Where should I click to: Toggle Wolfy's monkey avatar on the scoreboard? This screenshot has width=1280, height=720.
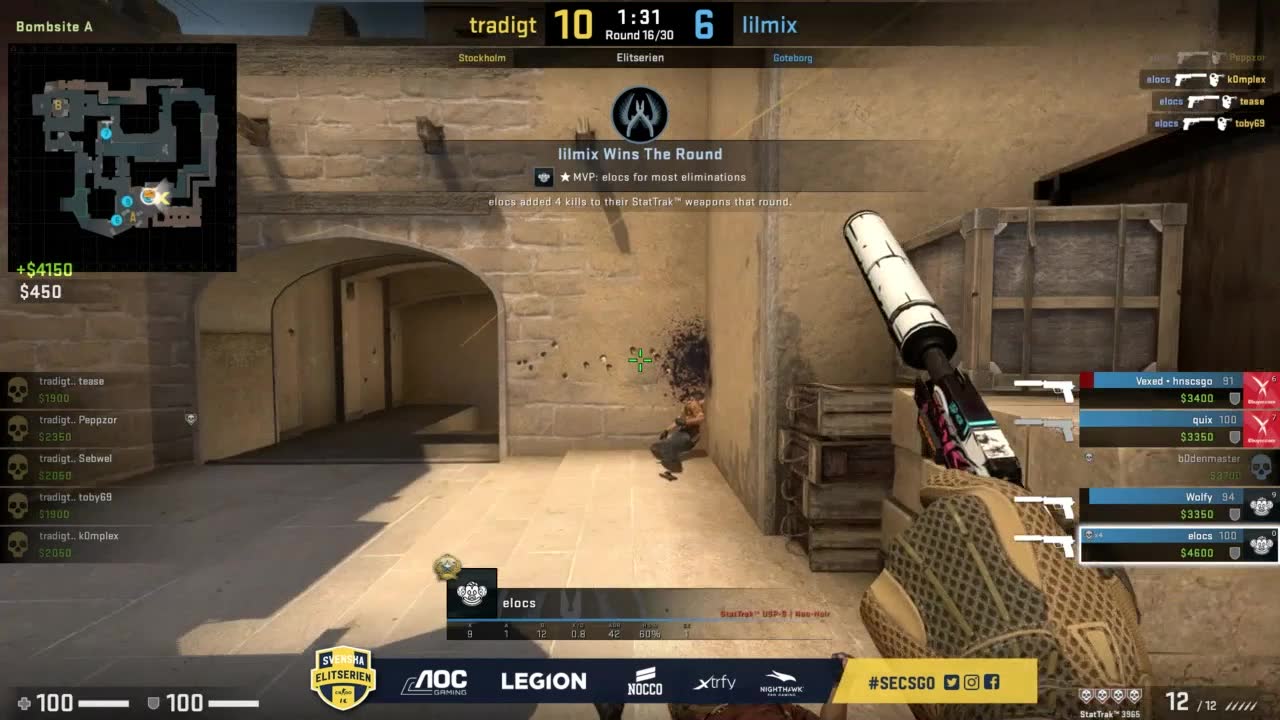[x=1260, y=506]
